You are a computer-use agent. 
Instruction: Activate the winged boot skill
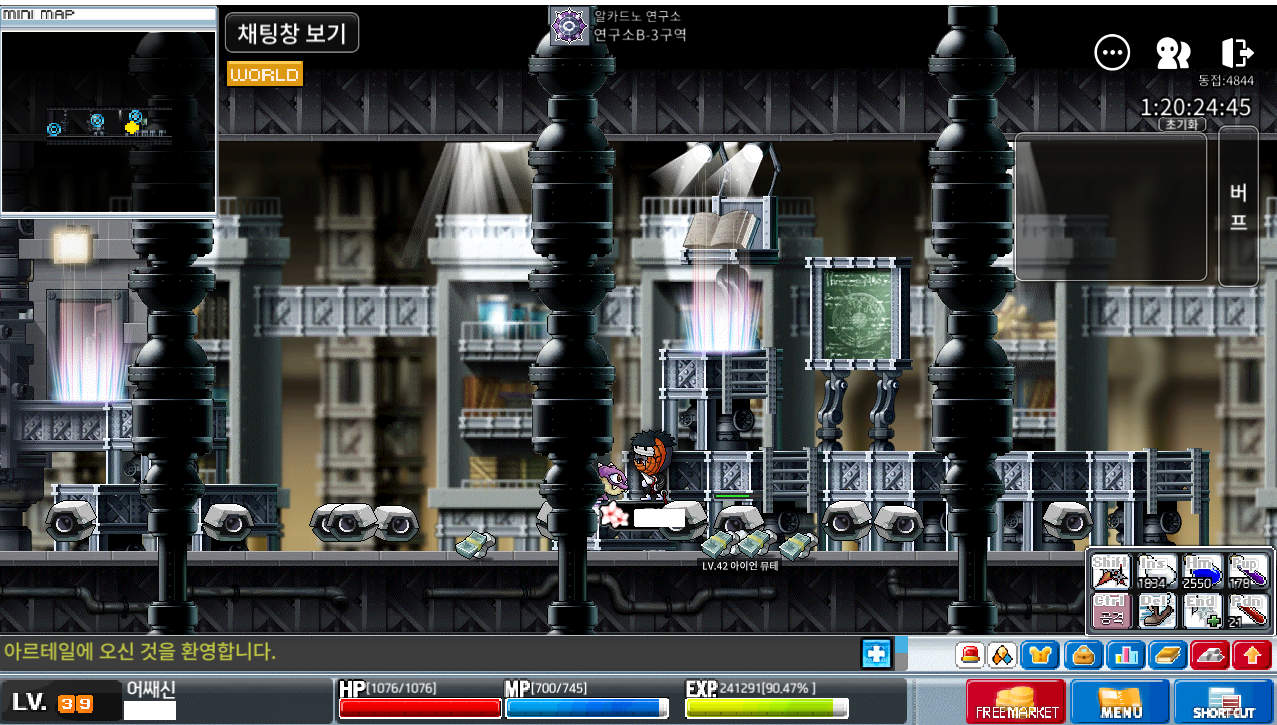(1157, 611)
